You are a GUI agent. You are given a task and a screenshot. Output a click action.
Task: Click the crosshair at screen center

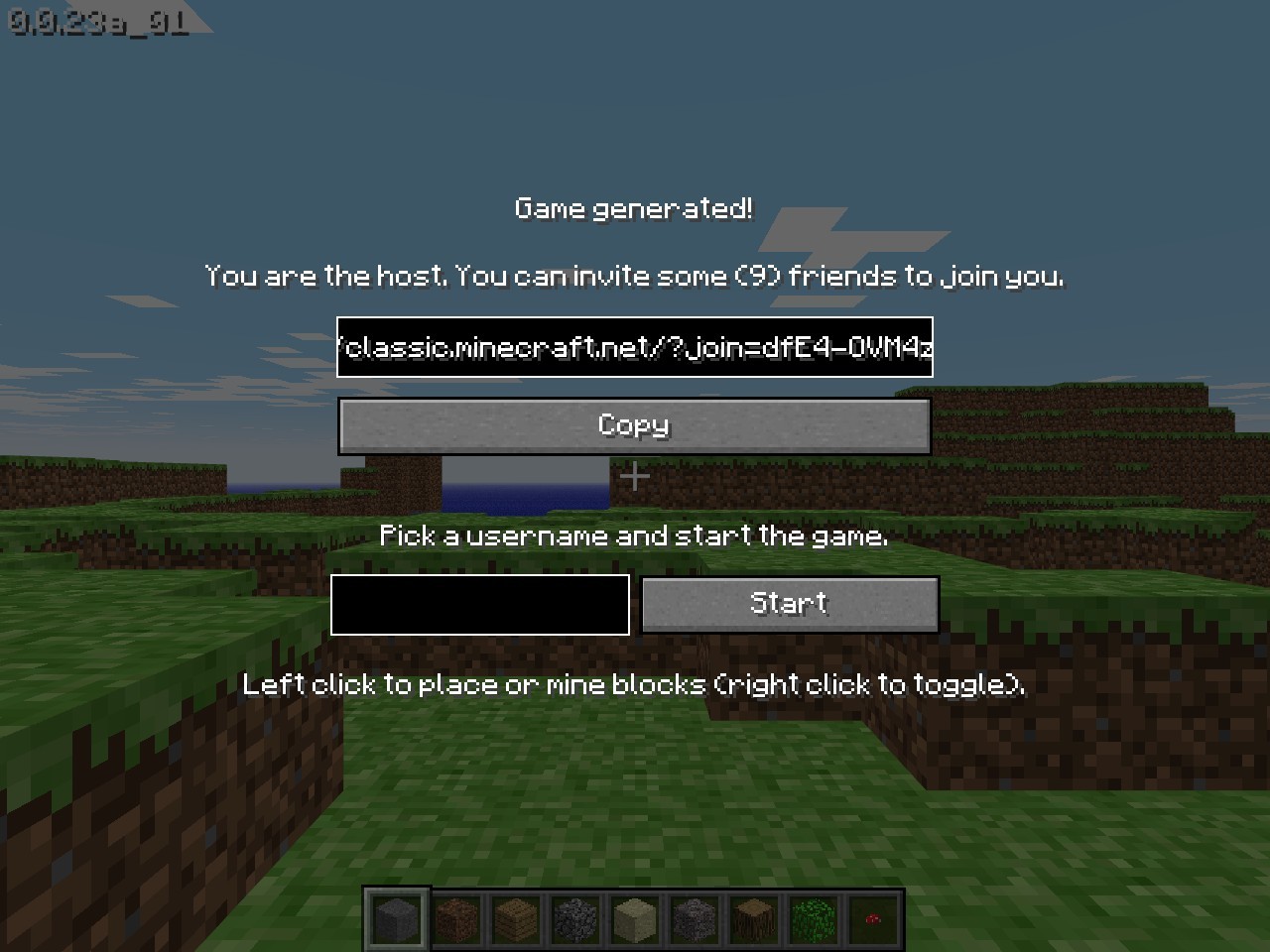tap(634, 477)
